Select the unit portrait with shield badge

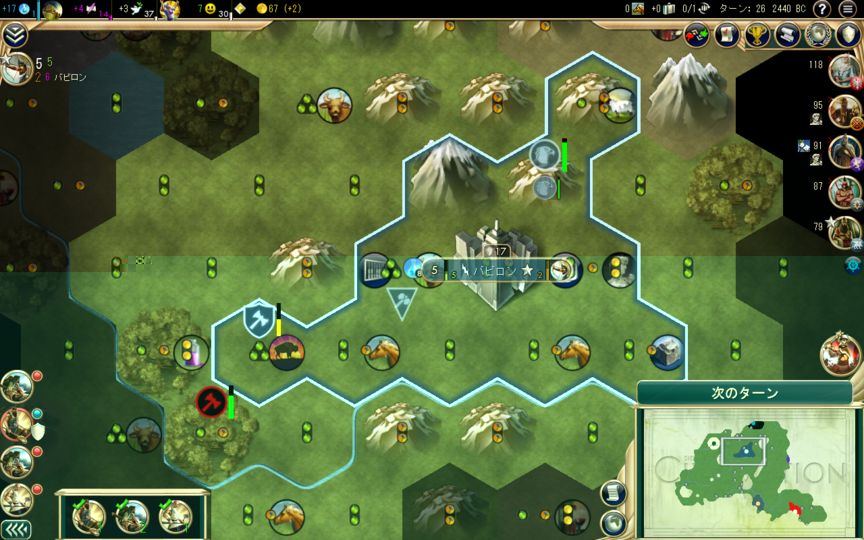tap(17, 424)
